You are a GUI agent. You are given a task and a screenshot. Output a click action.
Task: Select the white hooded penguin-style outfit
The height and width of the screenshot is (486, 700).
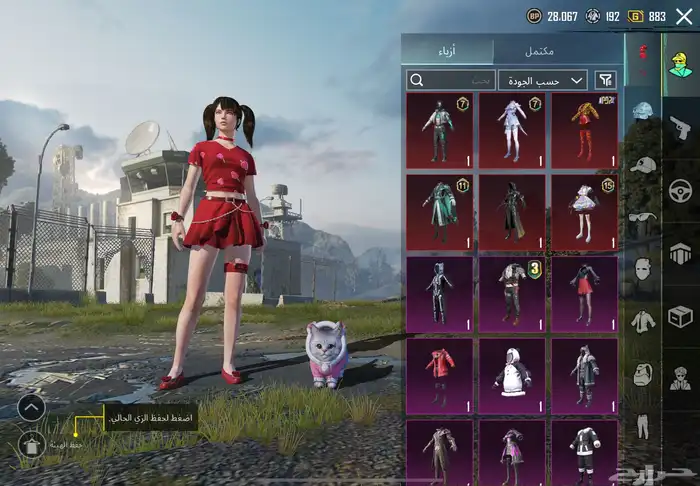click(x=512, y=376)
